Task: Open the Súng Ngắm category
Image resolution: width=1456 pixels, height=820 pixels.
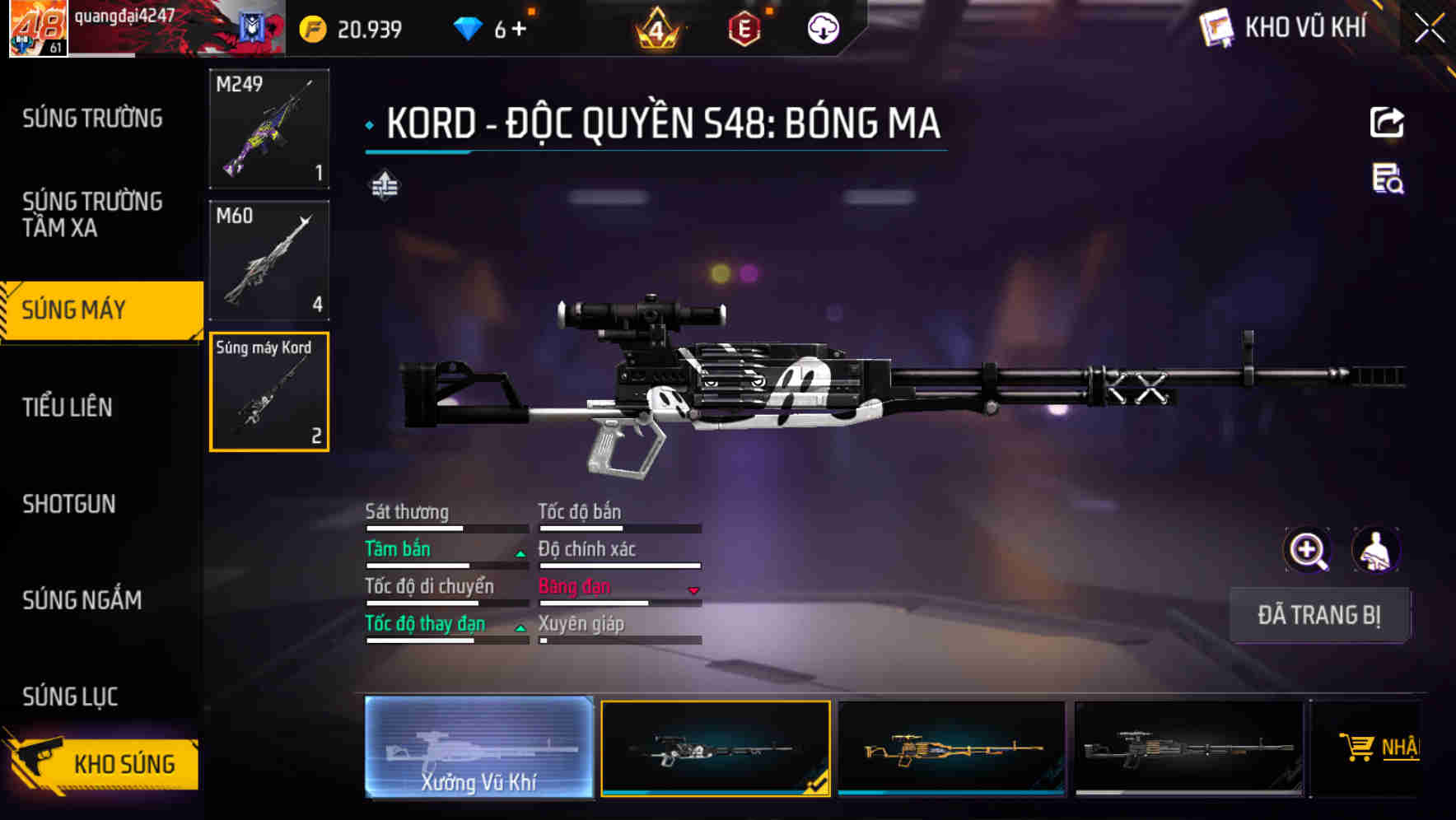Action: pyautogui.click(x=82, y=600)
